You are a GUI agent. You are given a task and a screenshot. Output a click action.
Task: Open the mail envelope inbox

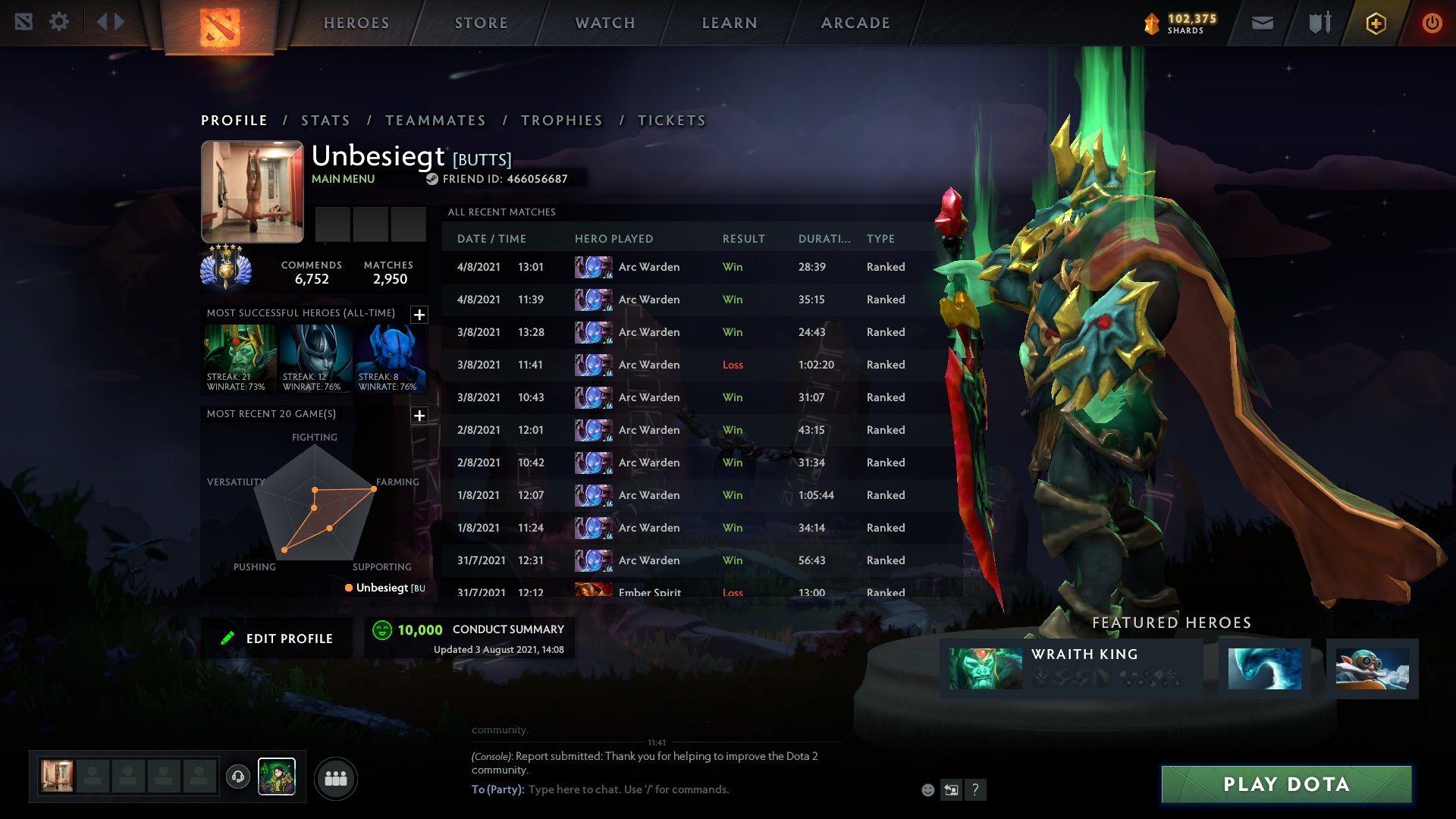(x=1263, y=23)
